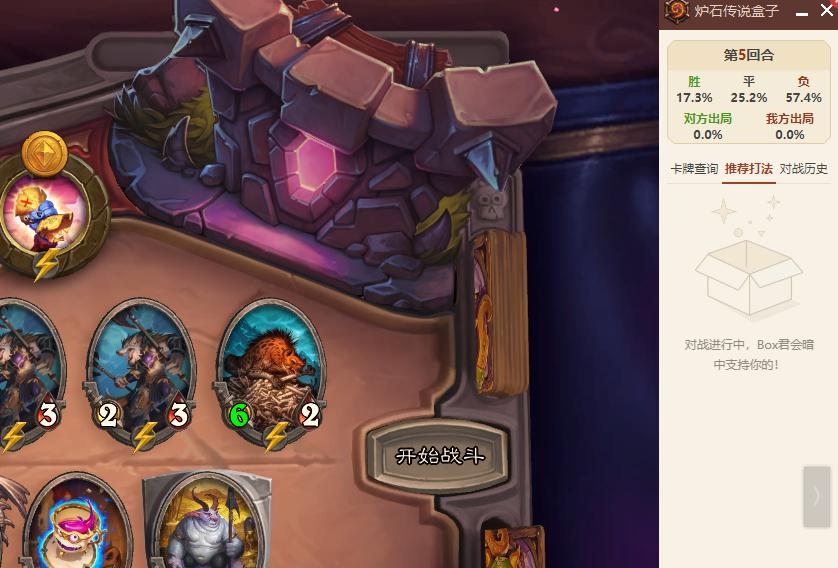
Task: Switch to the 卡牌查询 tab
Action: [x=693, y=169]
